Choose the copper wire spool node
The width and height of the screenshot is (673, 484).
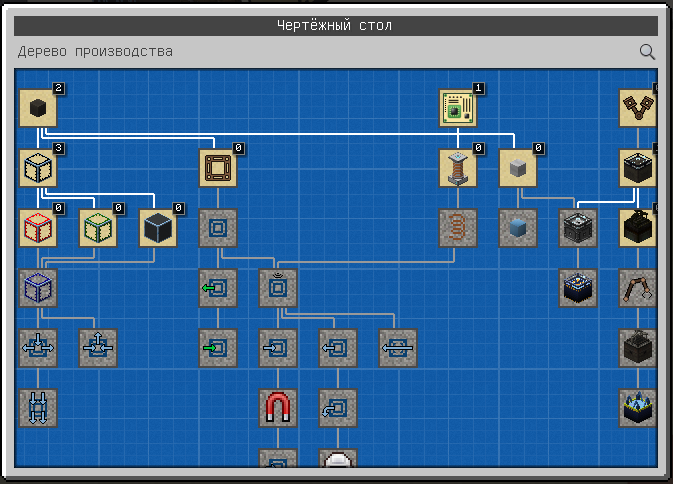458,168
